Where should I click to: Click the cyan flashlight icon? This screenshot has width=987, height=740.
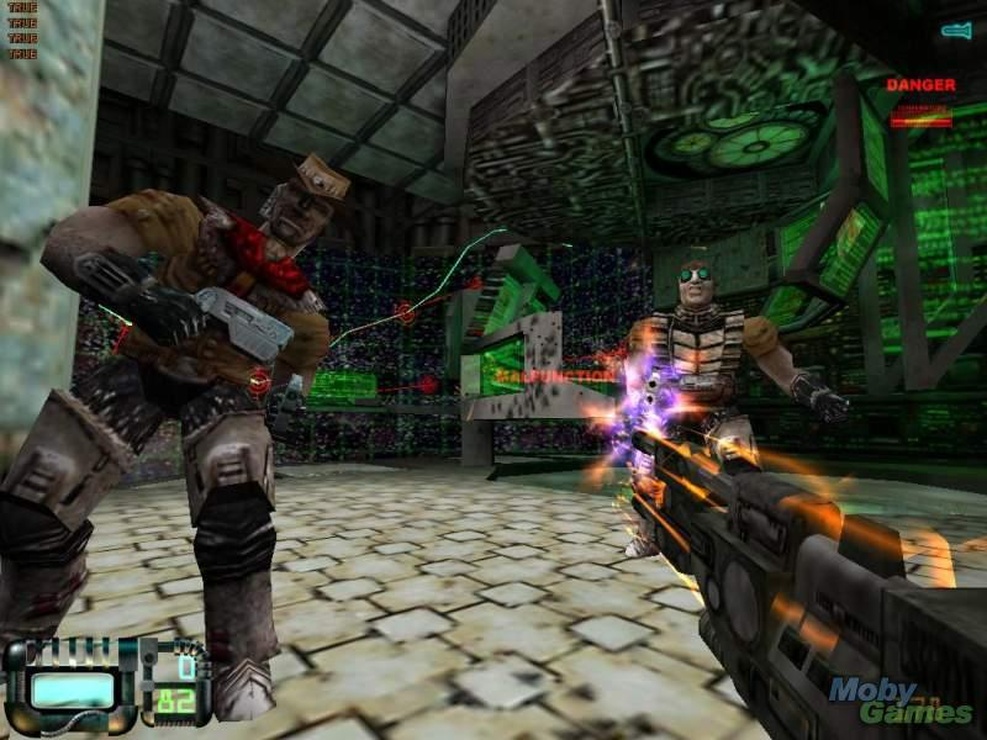click(956, 31)
